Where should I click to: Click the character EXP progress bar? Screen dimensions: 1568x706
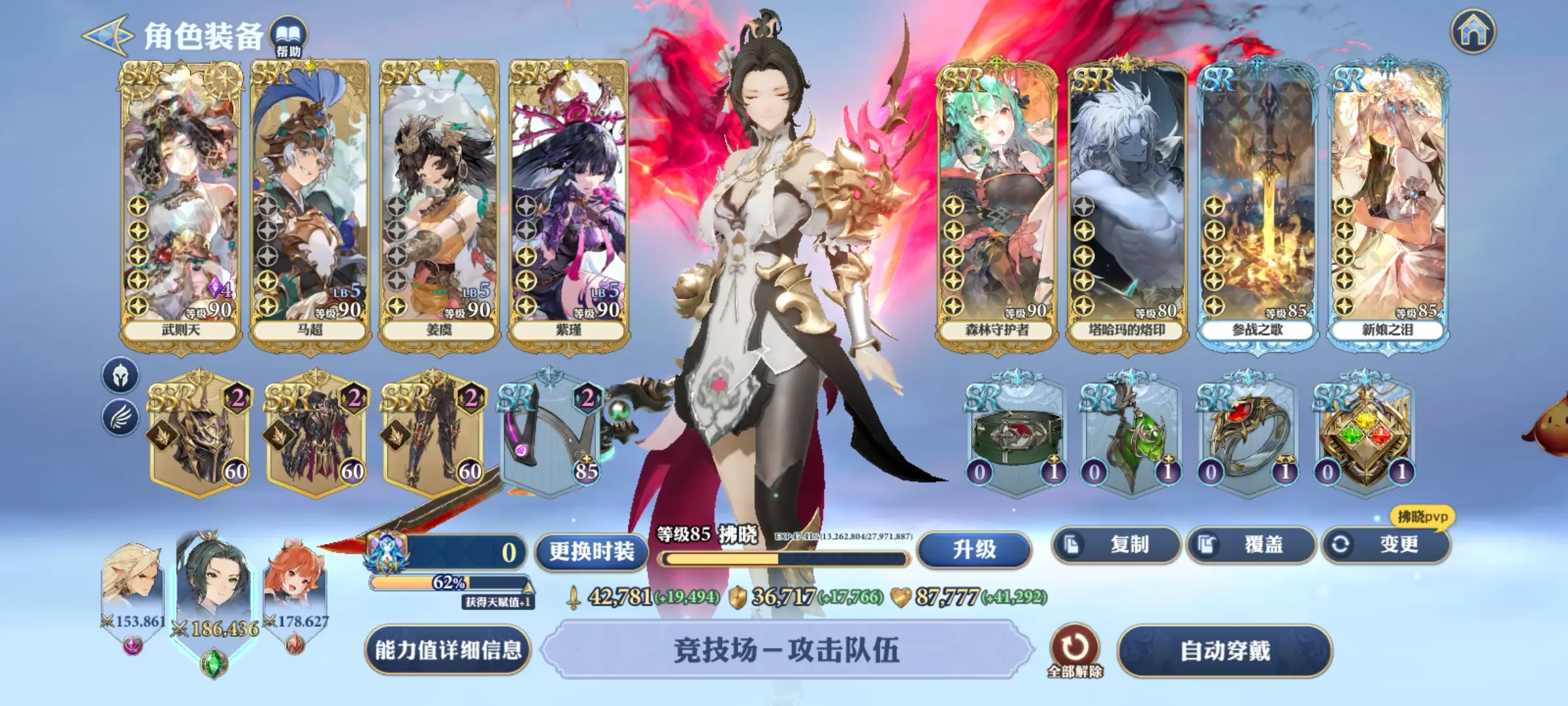coord(784,560)
